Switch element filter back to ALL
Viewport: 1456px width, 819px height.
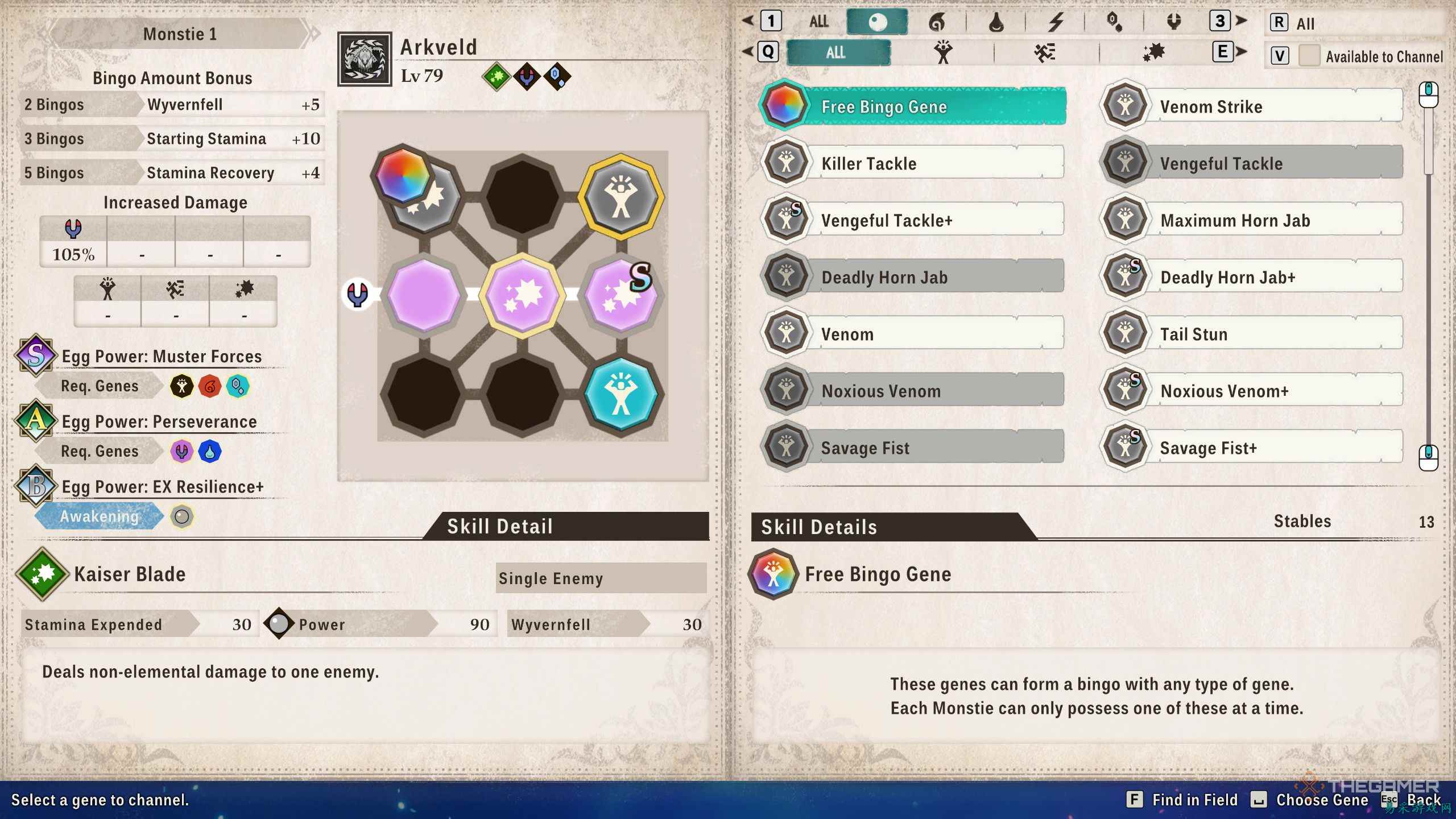pos(819,22)
